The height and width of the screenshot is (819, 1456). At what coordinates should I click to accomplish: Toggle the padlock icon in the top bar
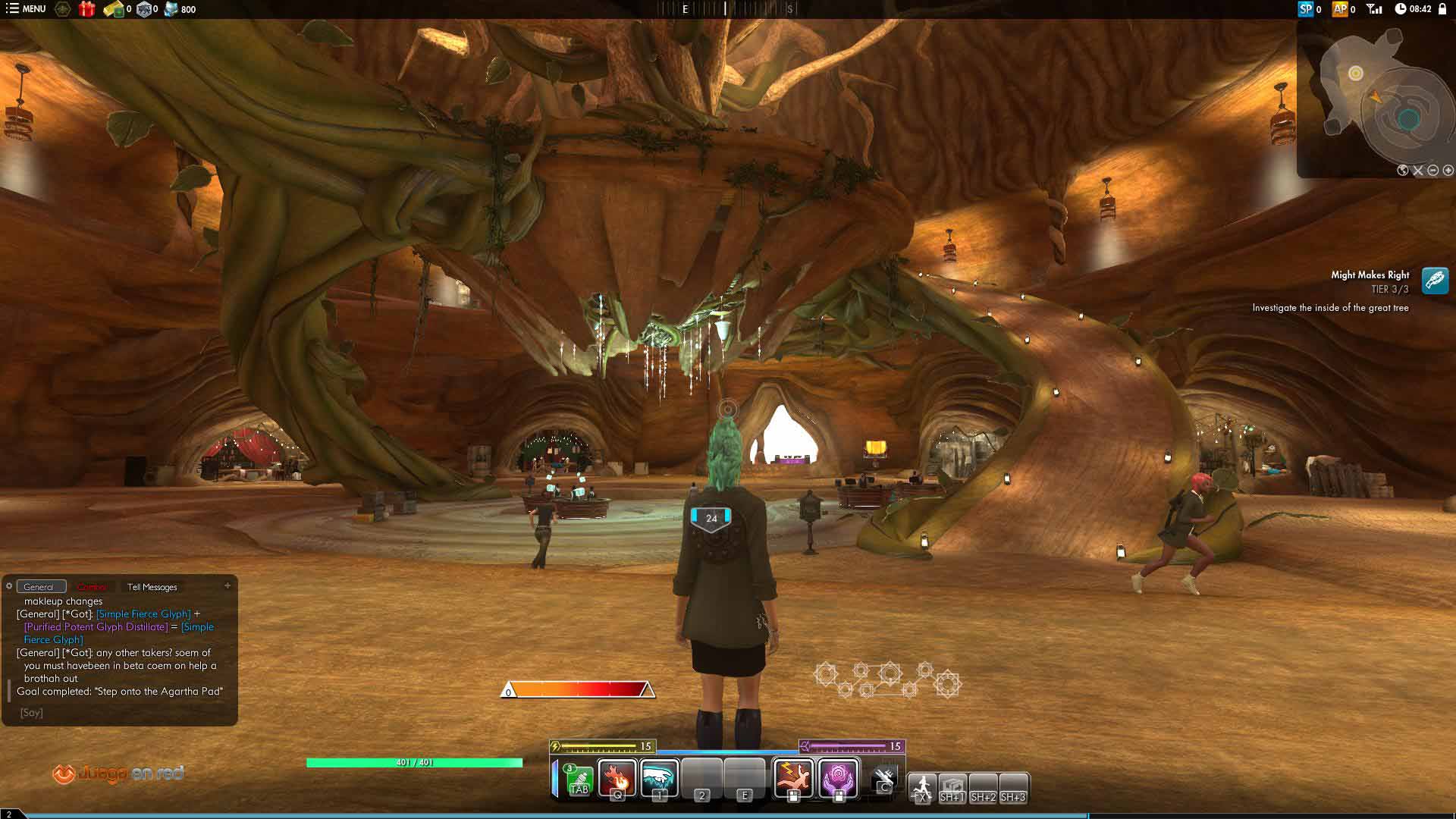1442,9
